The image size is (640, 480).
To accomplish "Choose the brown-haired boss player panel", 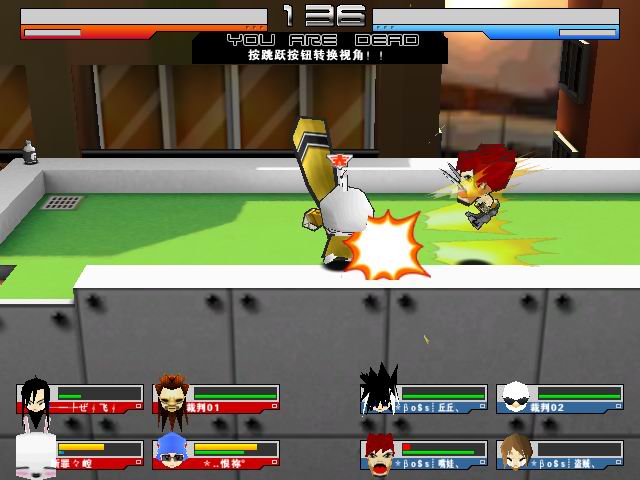I will click(559, 454).
